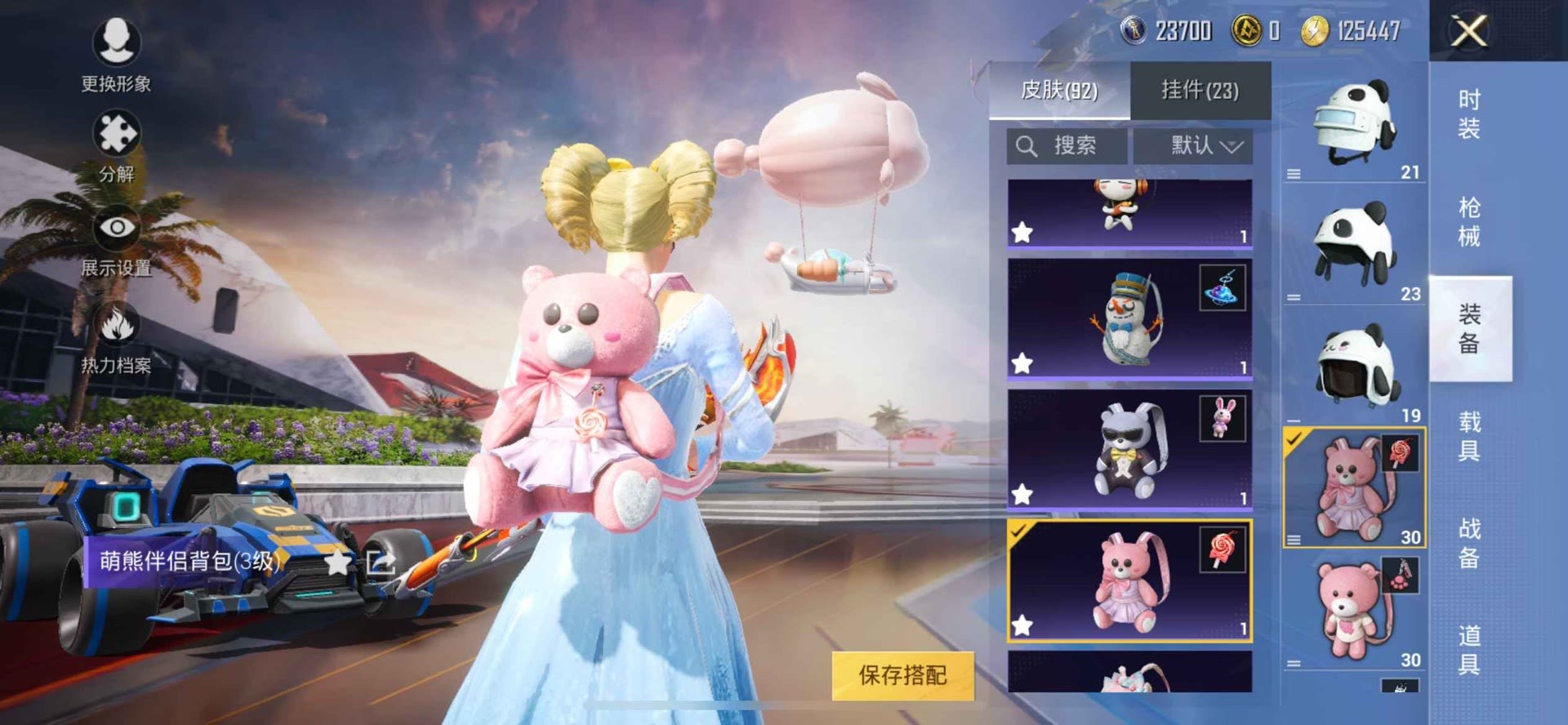Open the 枪械 (firearms) category
This screenshot has width=1568, height=725.
coord(1469,221)
